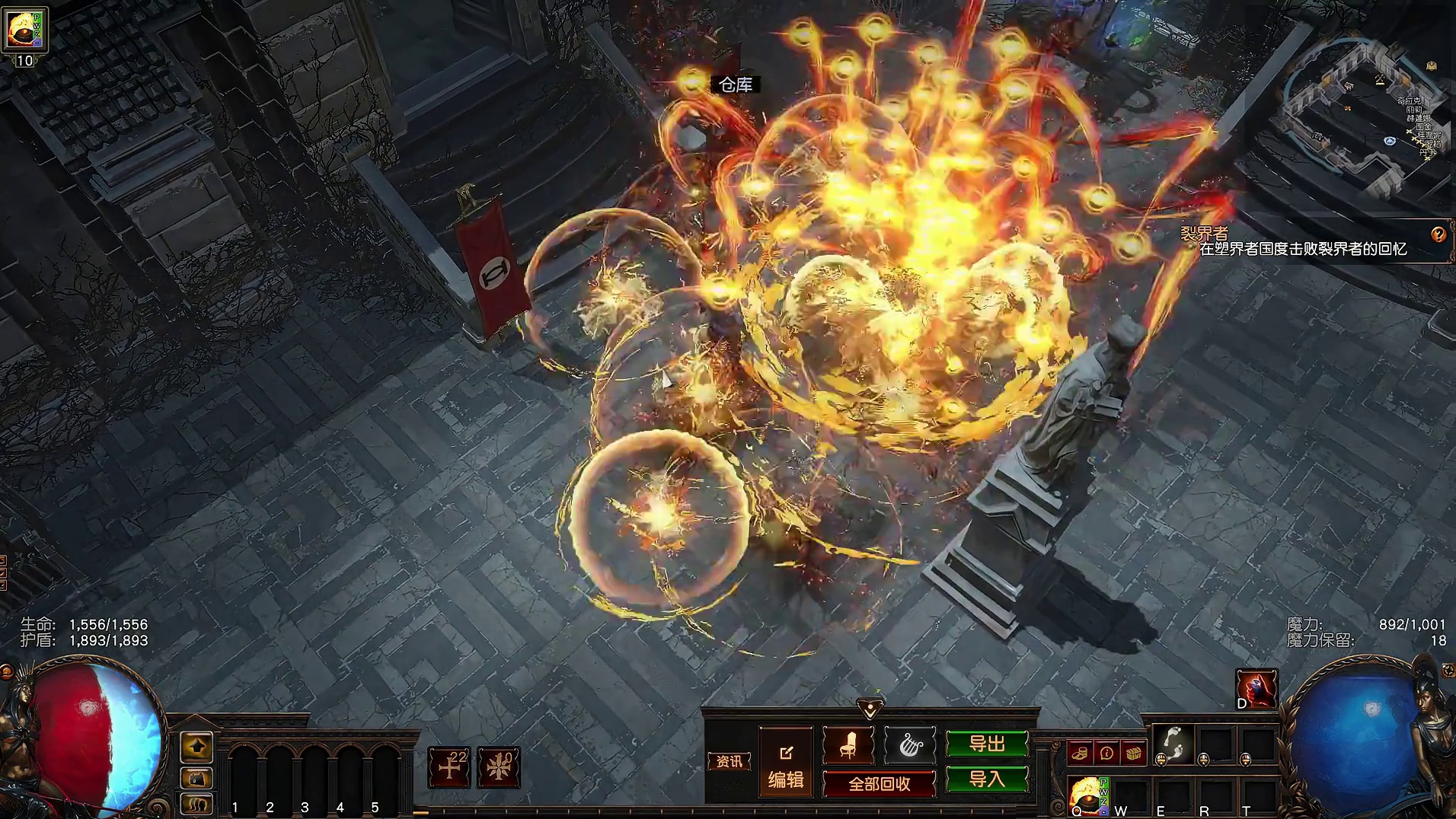
Task: Open the treasure chest icon
Action: [x=1134, y=754]
